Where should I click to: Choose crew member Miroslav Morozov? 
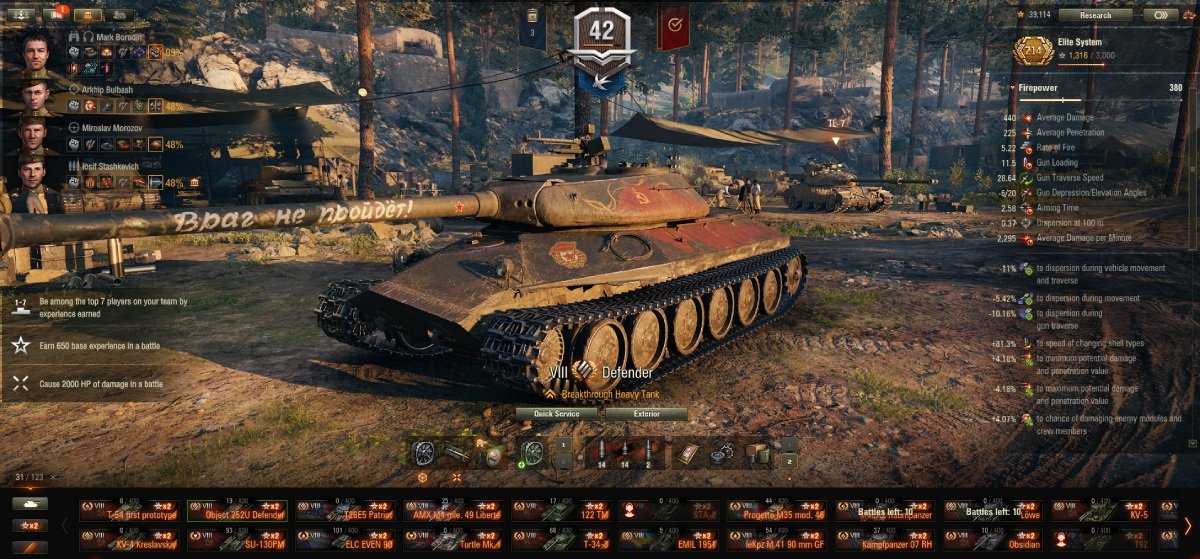point(35,136)
